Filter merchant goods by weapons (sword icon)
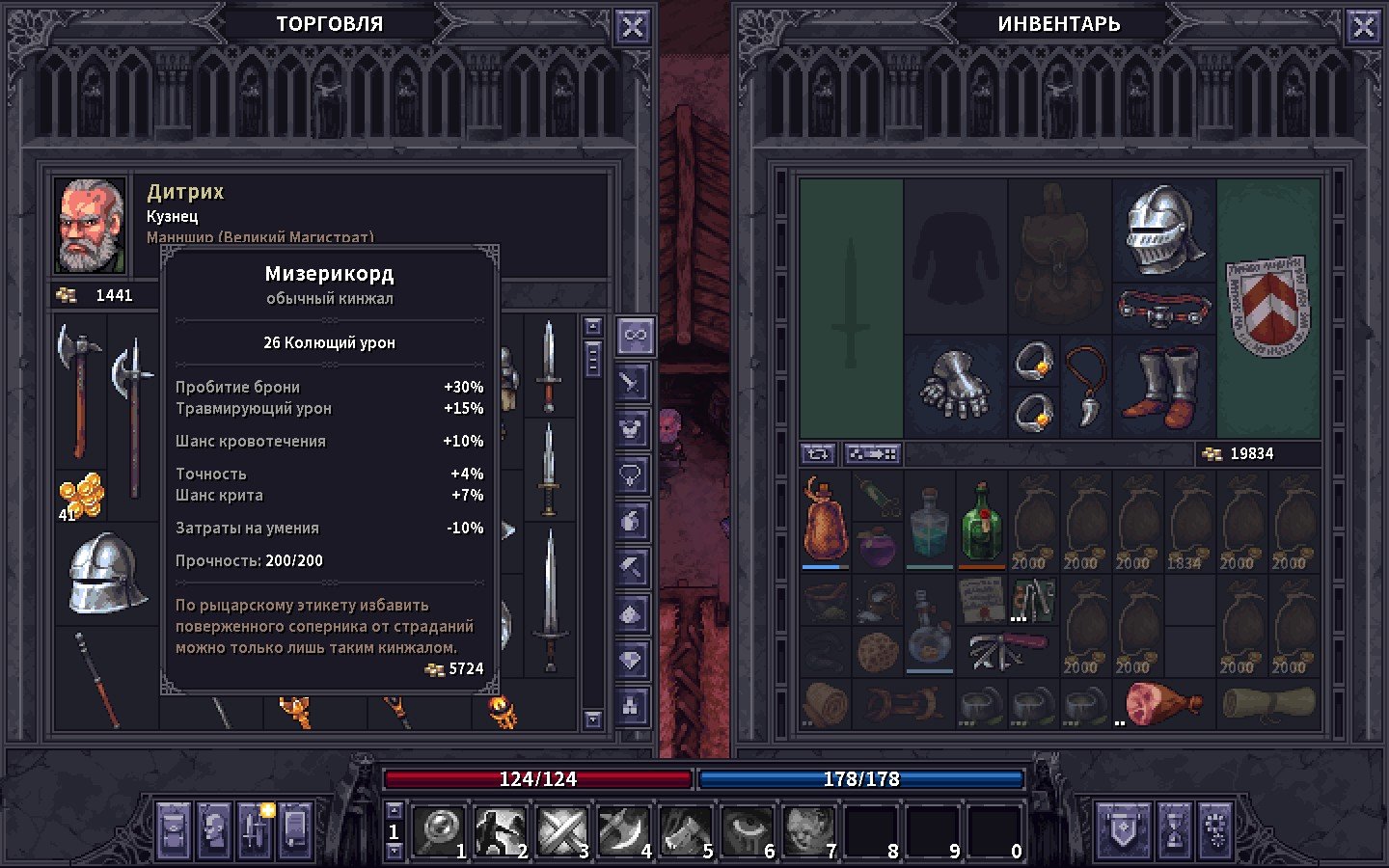The width and height of the screenshot is (1389, 868). pos(632,382)
